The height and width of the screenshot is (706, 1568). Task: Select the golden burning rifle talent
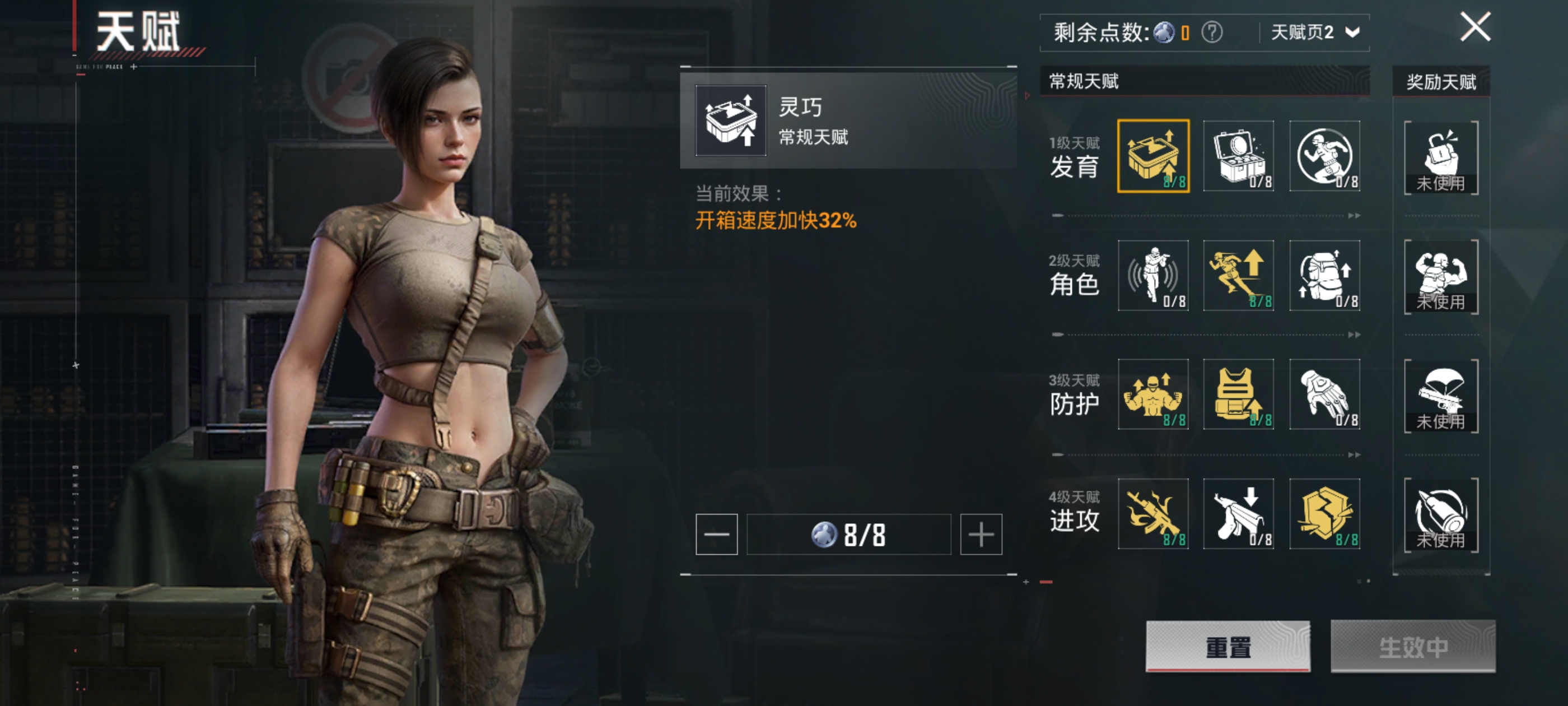click(1153, 513)
